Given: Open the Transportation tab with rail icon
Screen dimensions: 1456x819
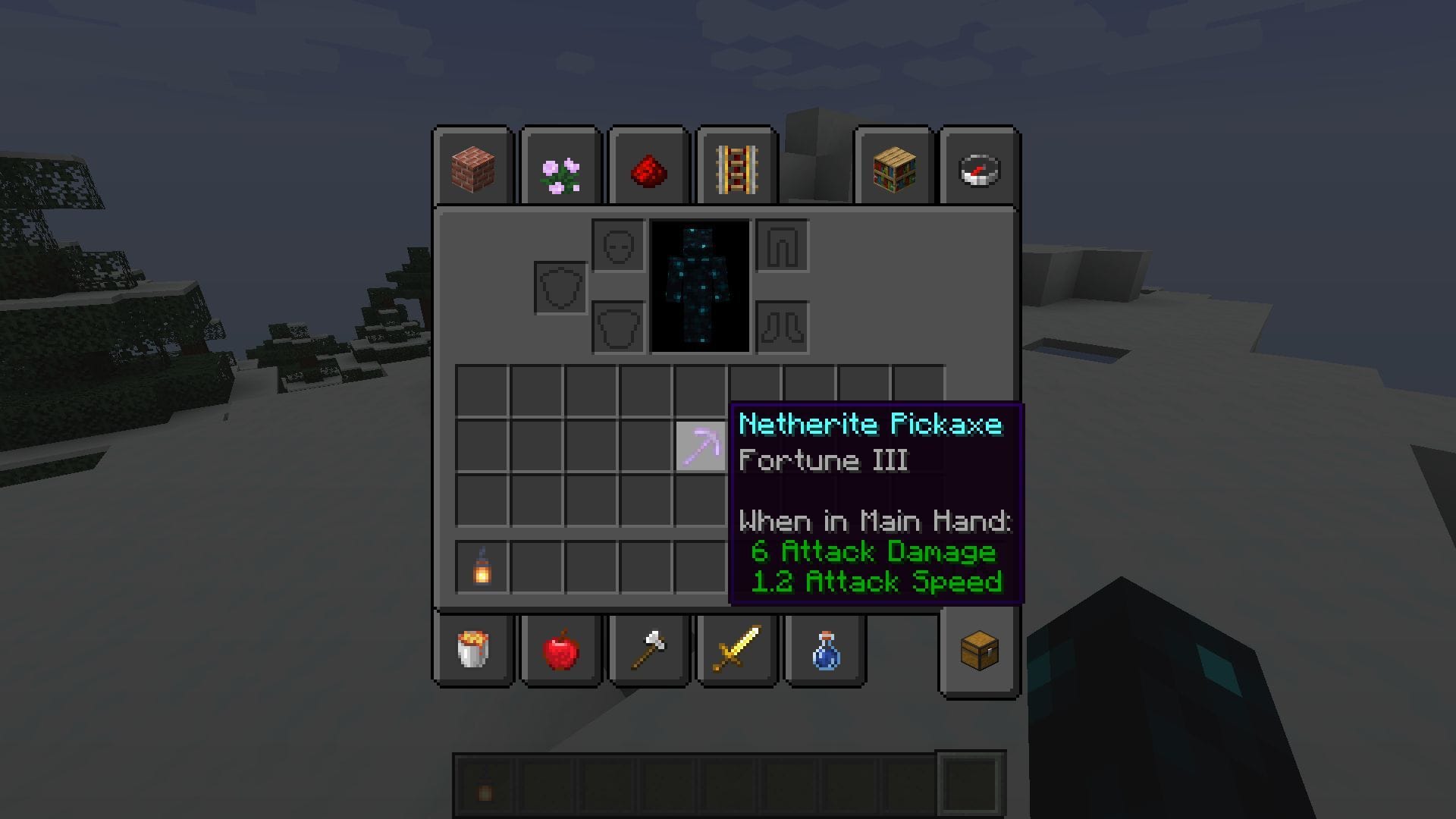Looking at the screenshot, I should pos(736,168).
